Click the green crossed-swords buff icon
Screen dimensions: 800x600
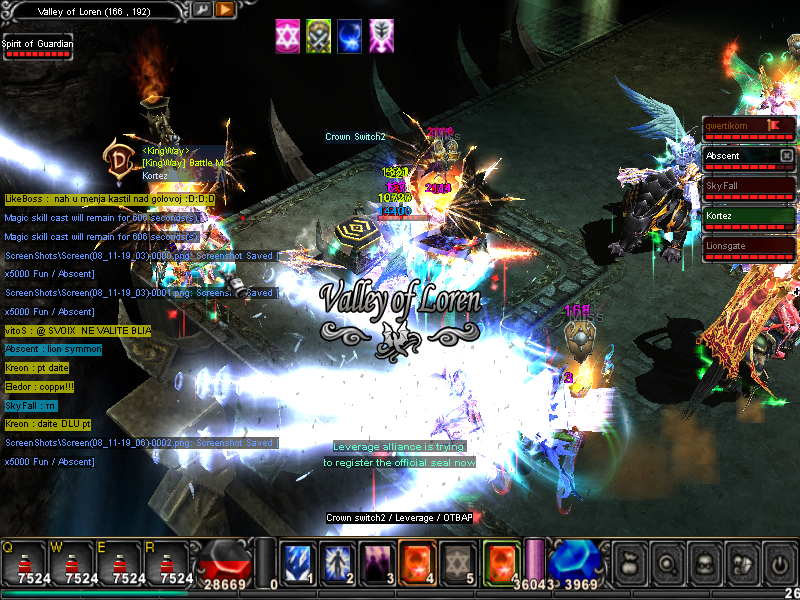click(319, 35)
